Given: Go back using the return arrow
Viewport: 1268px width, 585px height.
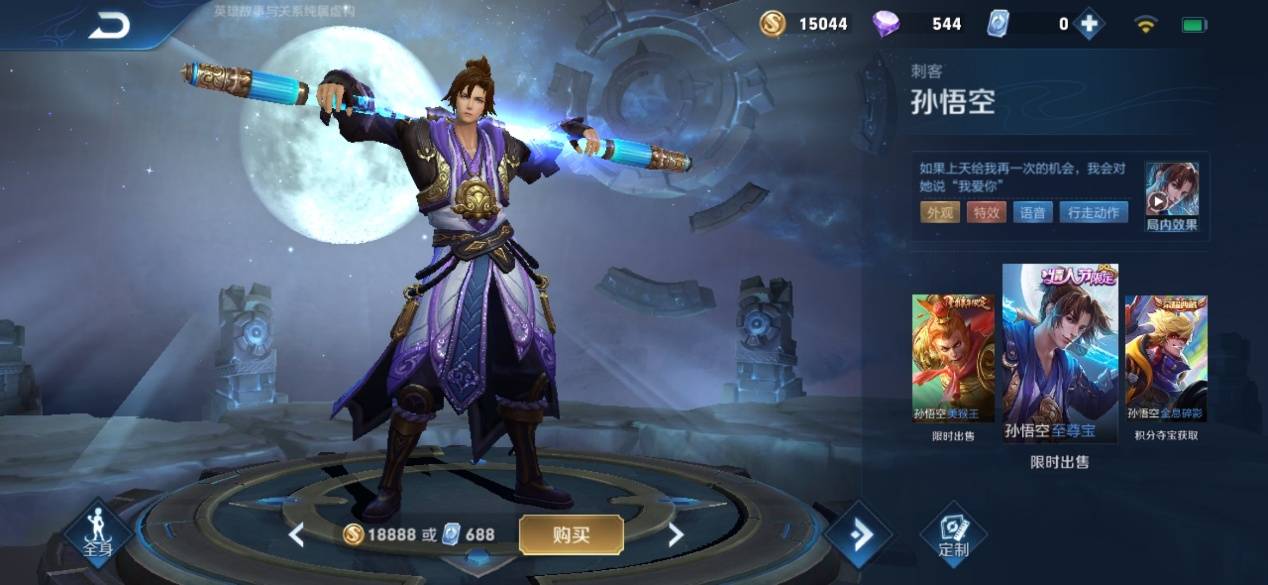Looking at the screenshot, I should 109,27.
